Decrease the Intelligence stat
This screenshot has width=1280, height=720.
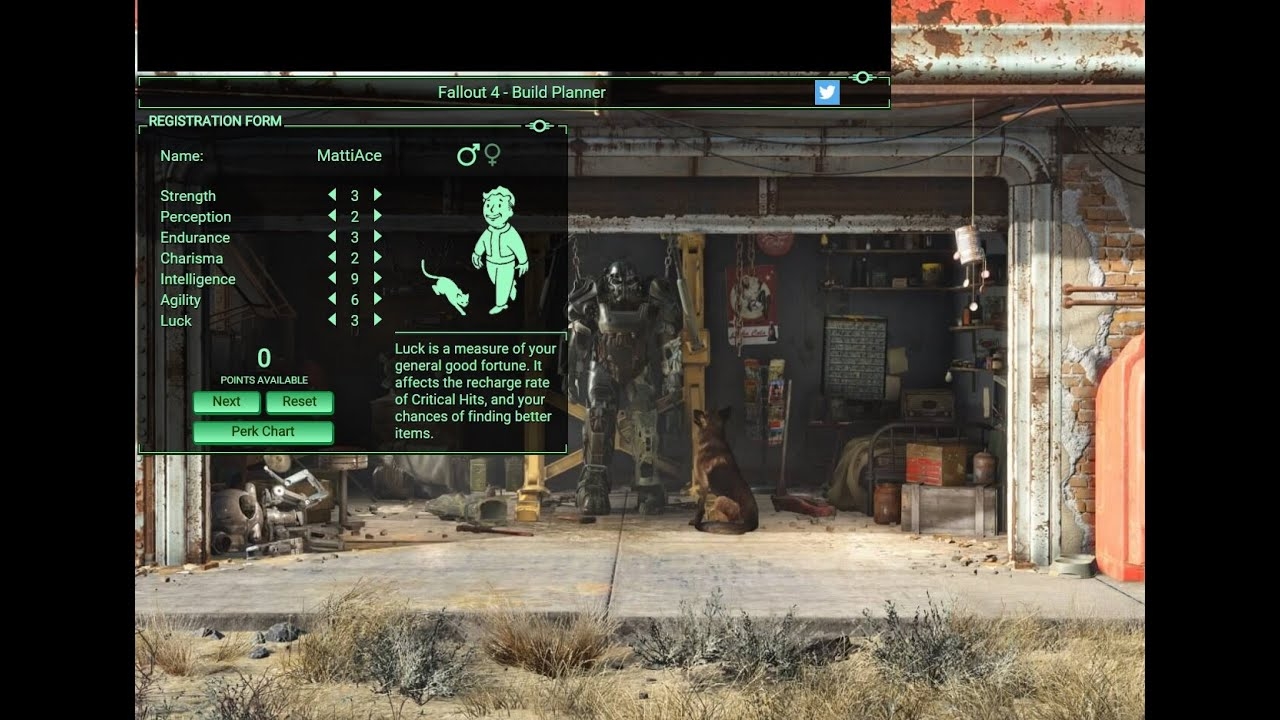point(332,279)
